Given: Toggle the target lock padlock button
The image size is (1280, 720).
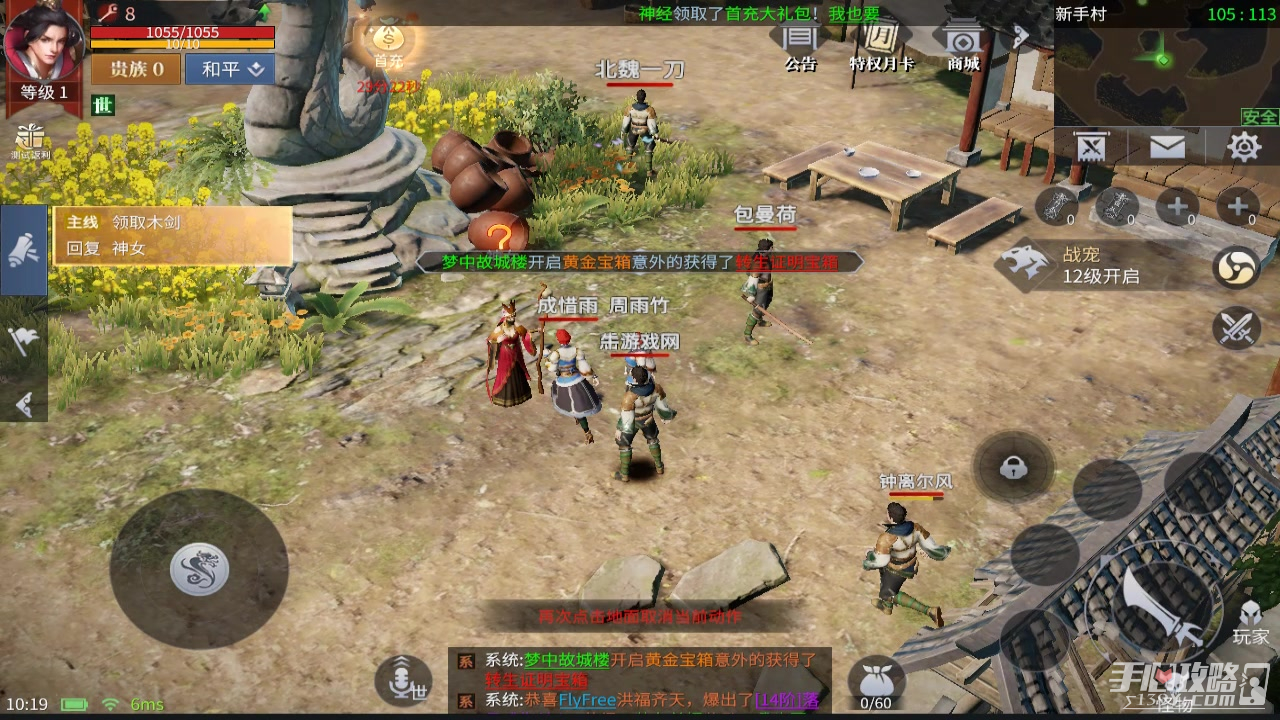Looking at the screenshot, I should click(1013, 467).
